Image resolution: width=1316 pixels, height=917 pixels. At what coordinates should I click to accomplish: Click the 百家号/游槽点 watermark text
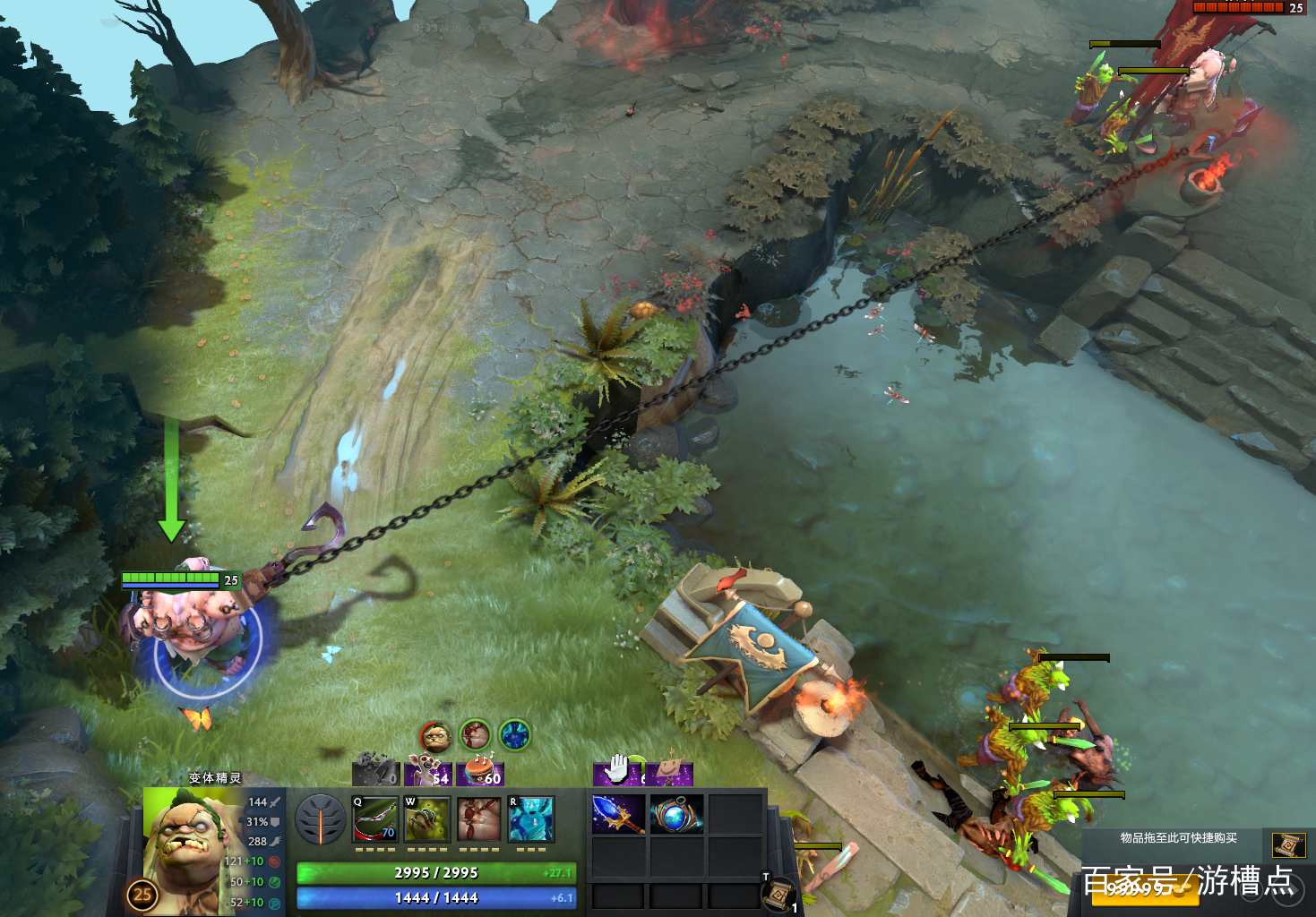1188,878
